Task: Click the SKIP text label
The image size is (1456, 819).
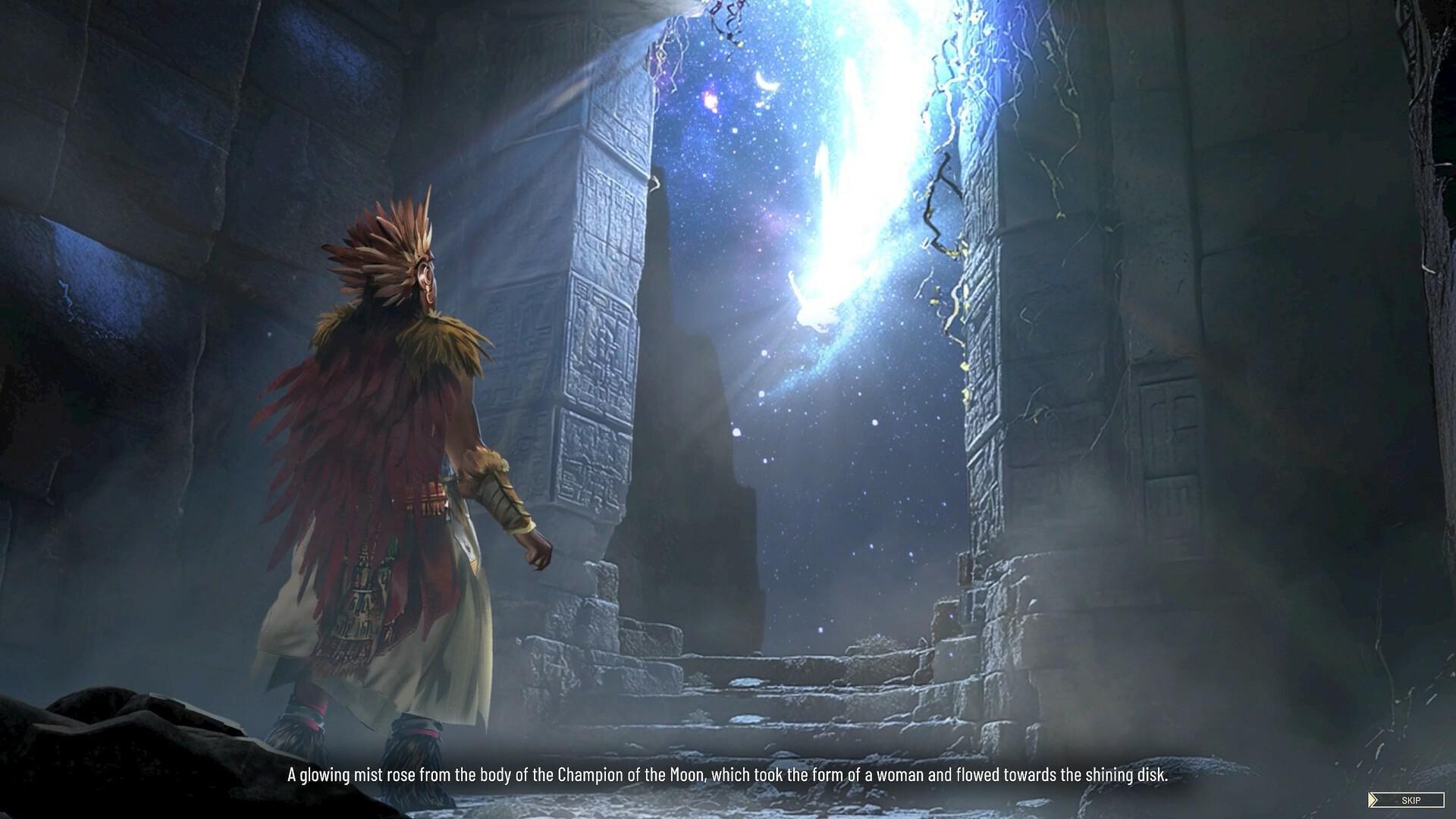Action: (1410, 799)
